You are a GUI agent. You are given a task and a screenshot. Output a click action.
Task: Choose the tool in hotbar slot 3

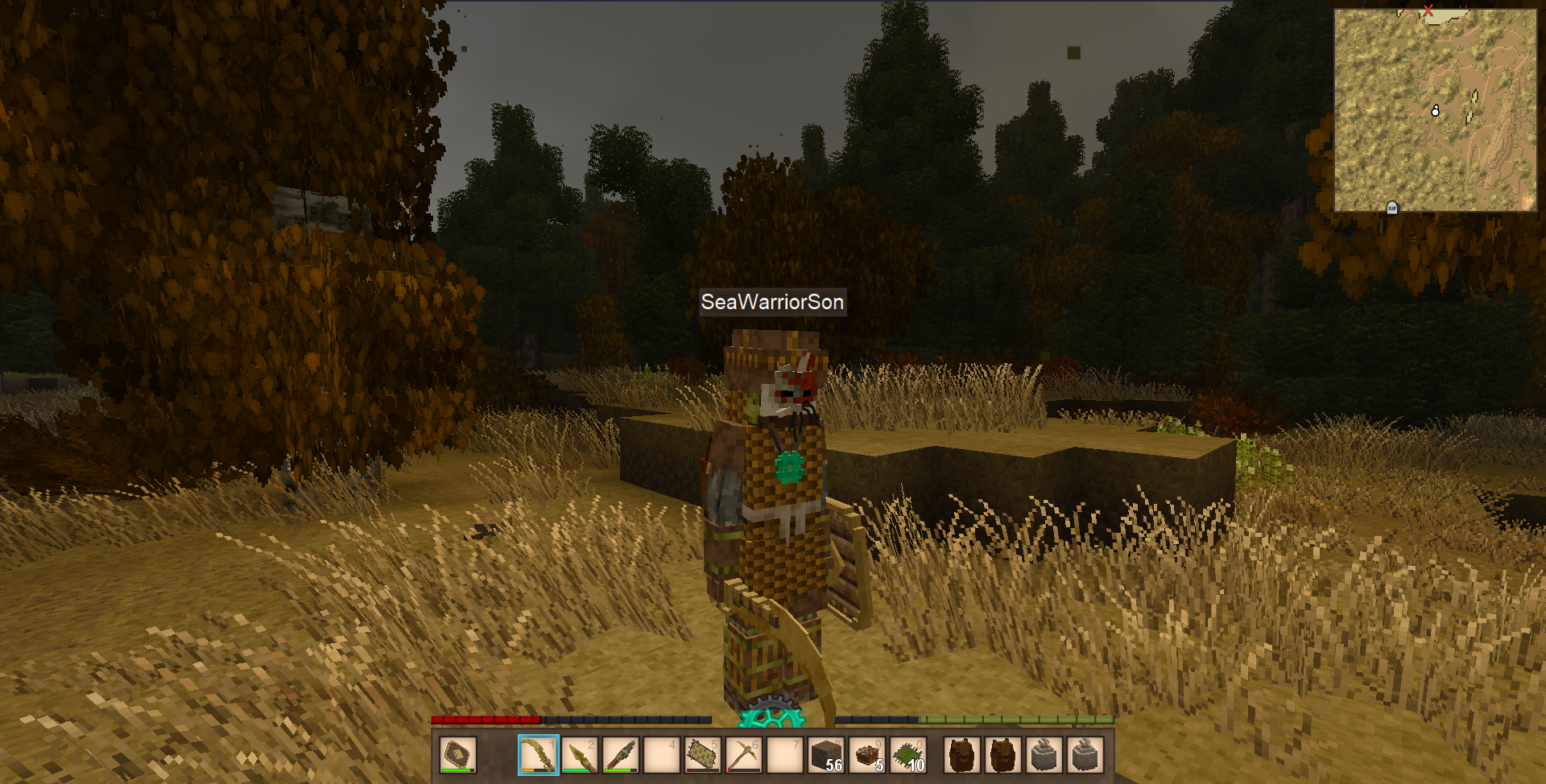click(x=621, y=755)
